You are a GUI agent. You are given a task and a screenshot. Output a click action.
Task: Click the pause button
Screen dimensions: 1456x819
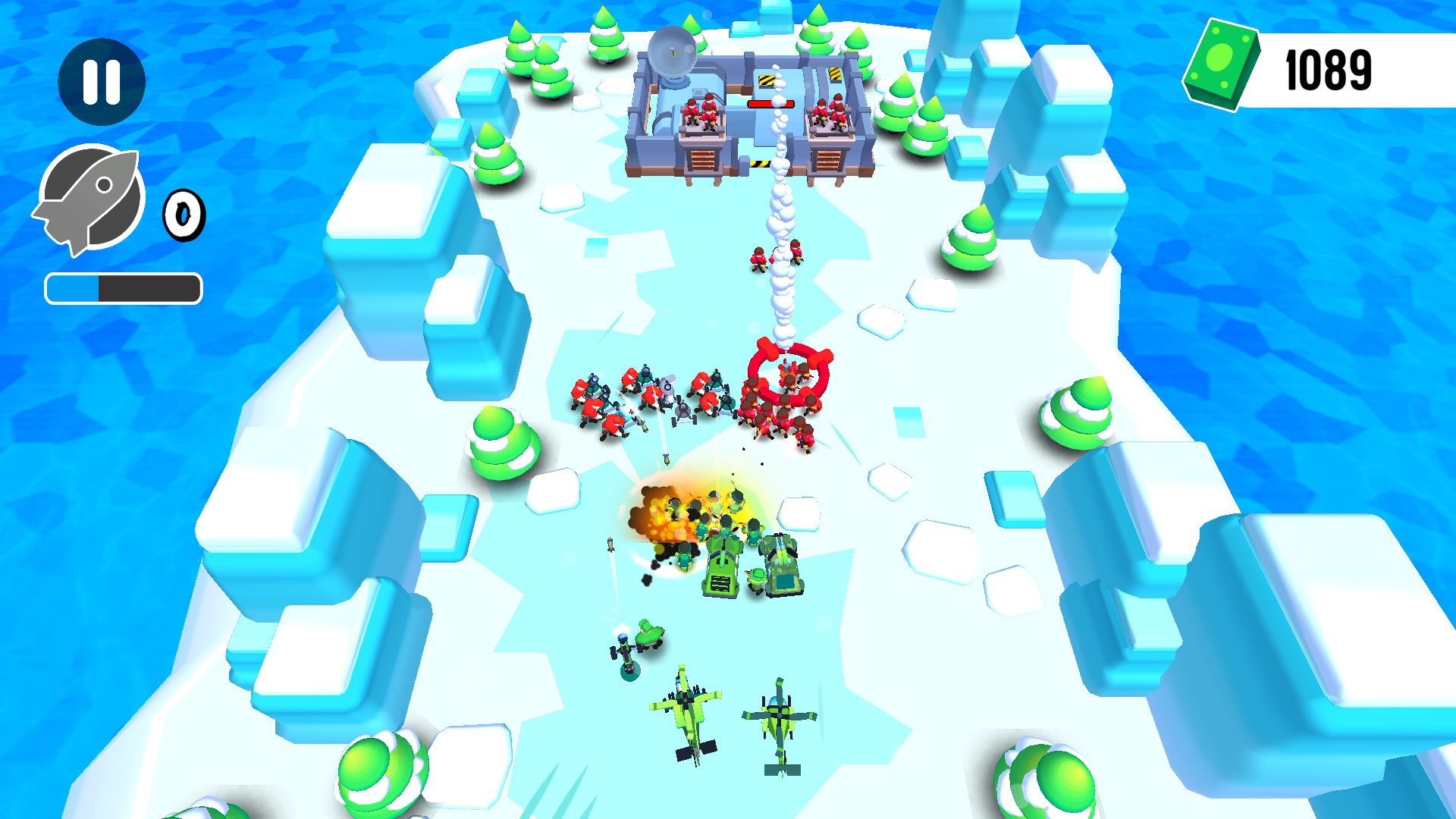(103, 81)
